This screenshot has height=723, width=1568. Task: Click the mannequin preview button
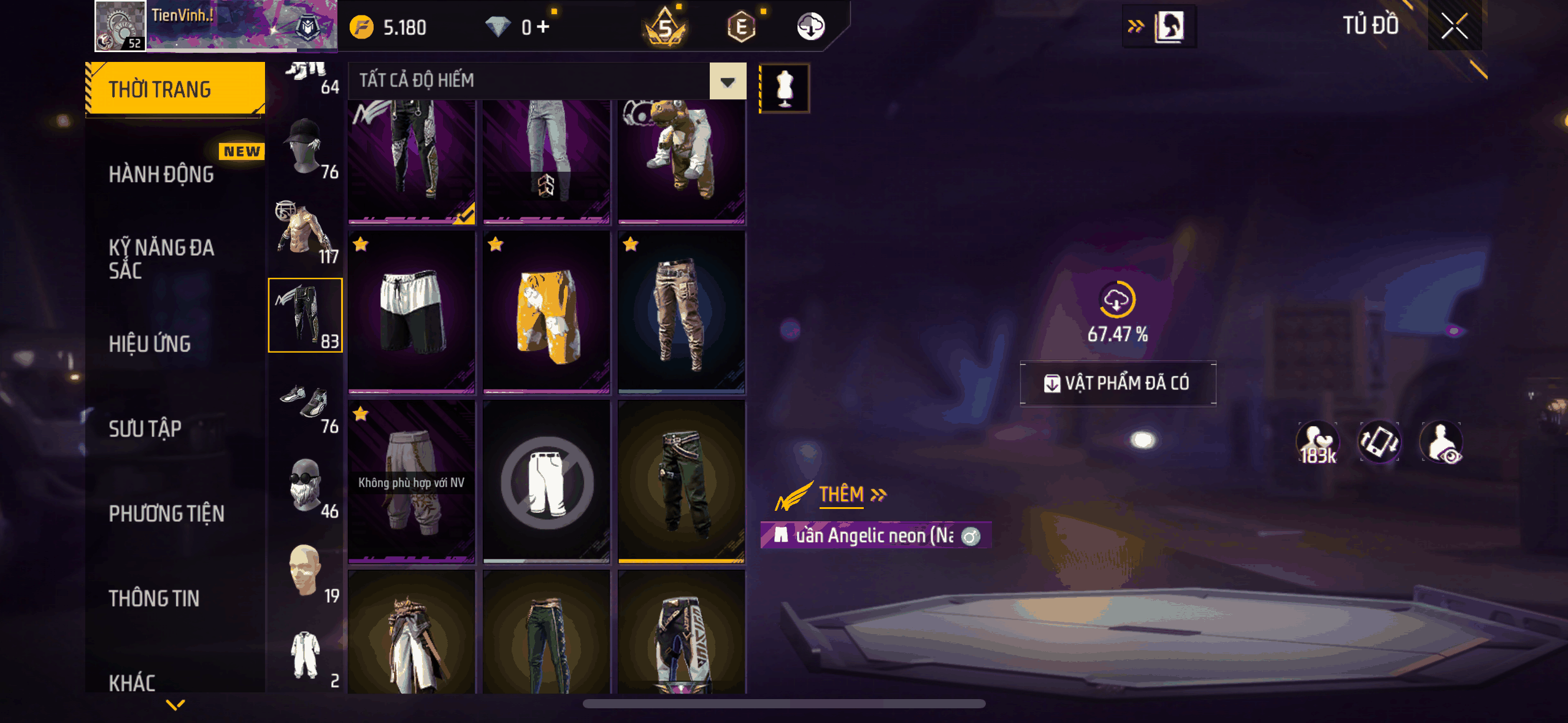click(x=785, y=88)
